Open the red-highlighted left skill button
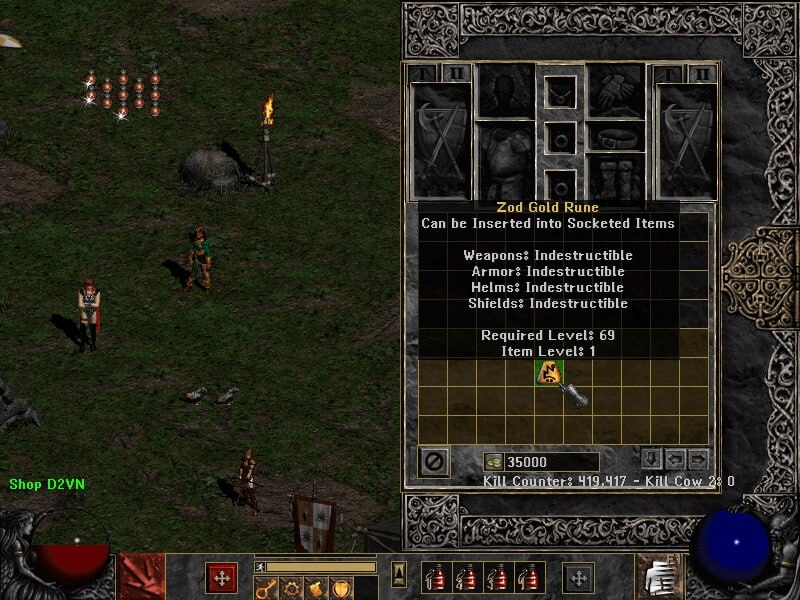This screenshot has width=800, height=600. [x=221, y=577]
